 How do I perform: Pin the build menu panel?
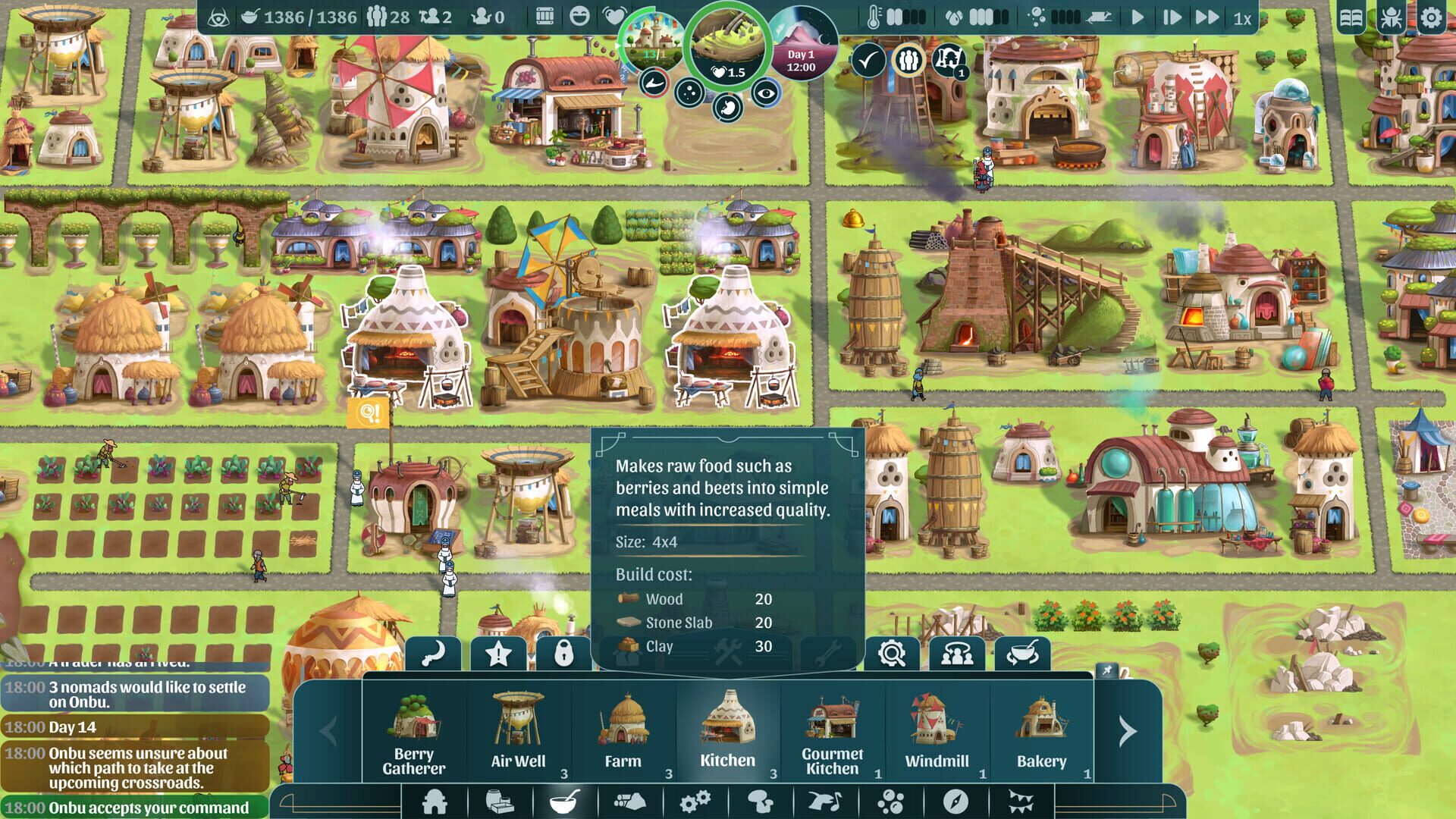[x=1107, y=670]
